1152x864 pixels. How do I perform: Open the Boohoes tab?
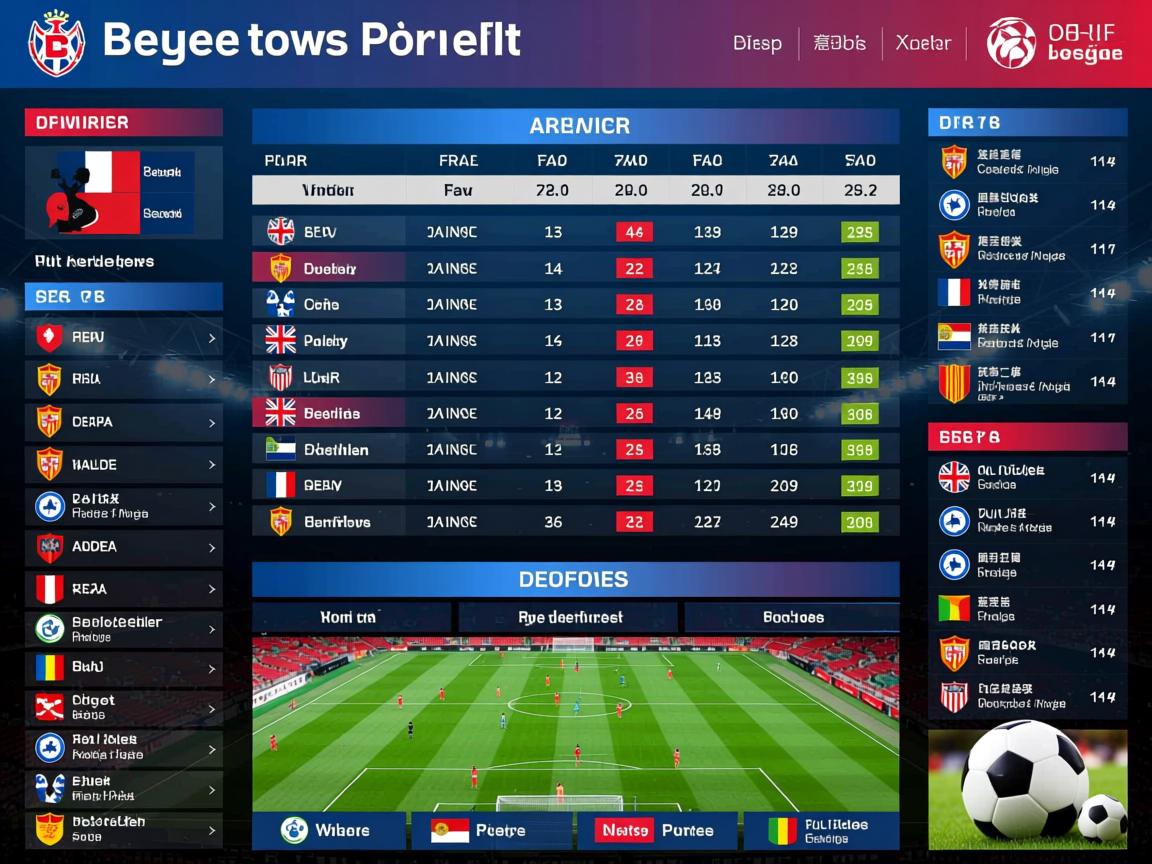[792, 618]
